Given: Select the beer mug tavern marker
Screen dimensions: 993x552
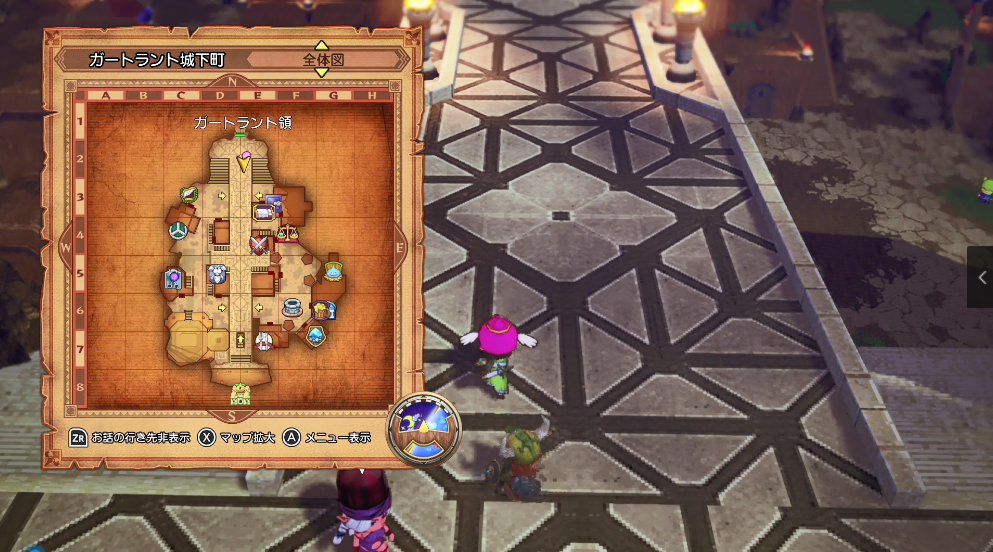Looking at the screenshot, I should click(x=321, y=310).
